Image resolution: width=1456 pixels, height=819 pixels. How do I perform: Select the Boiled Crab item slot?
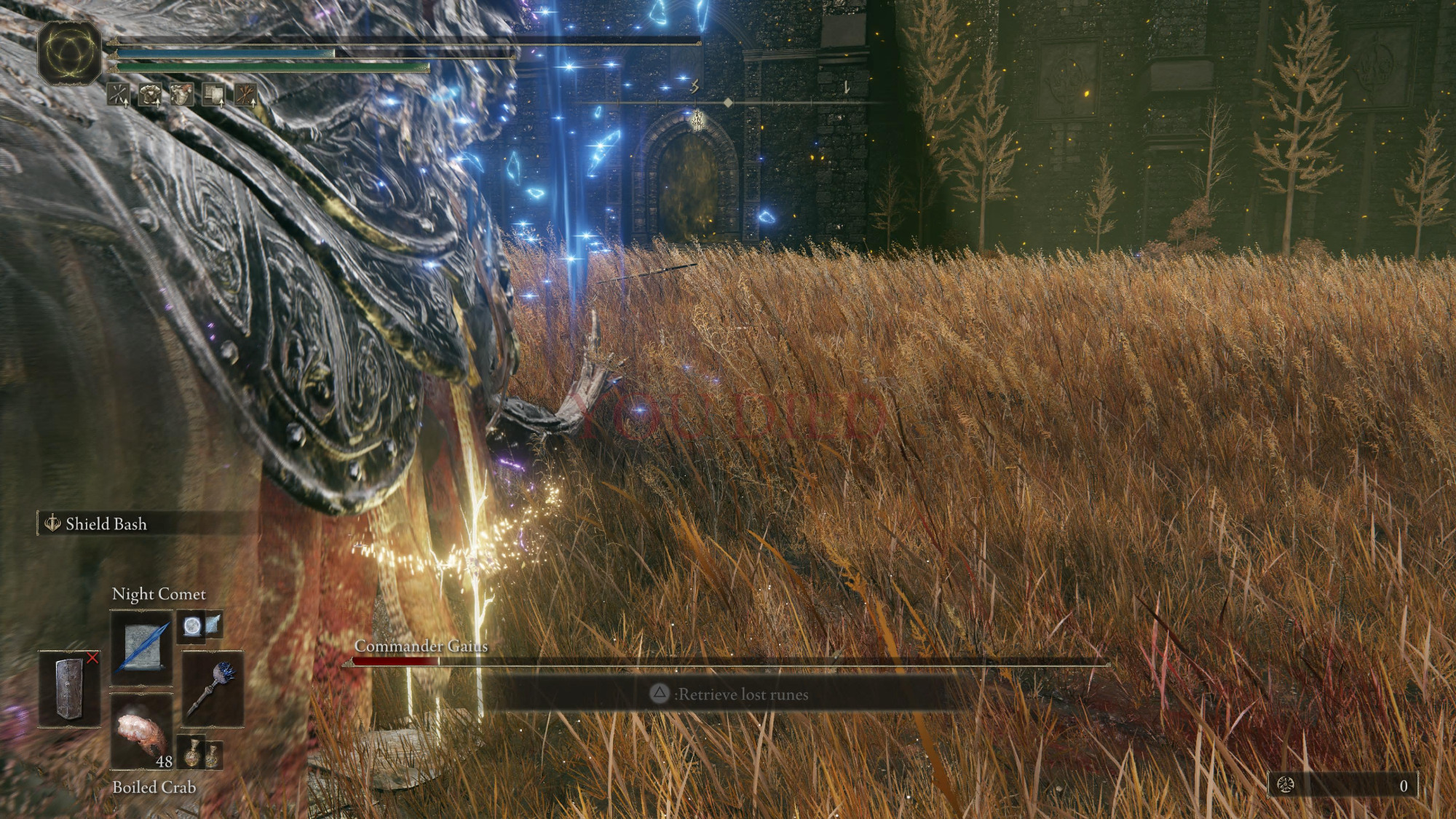tap(141, 732)
